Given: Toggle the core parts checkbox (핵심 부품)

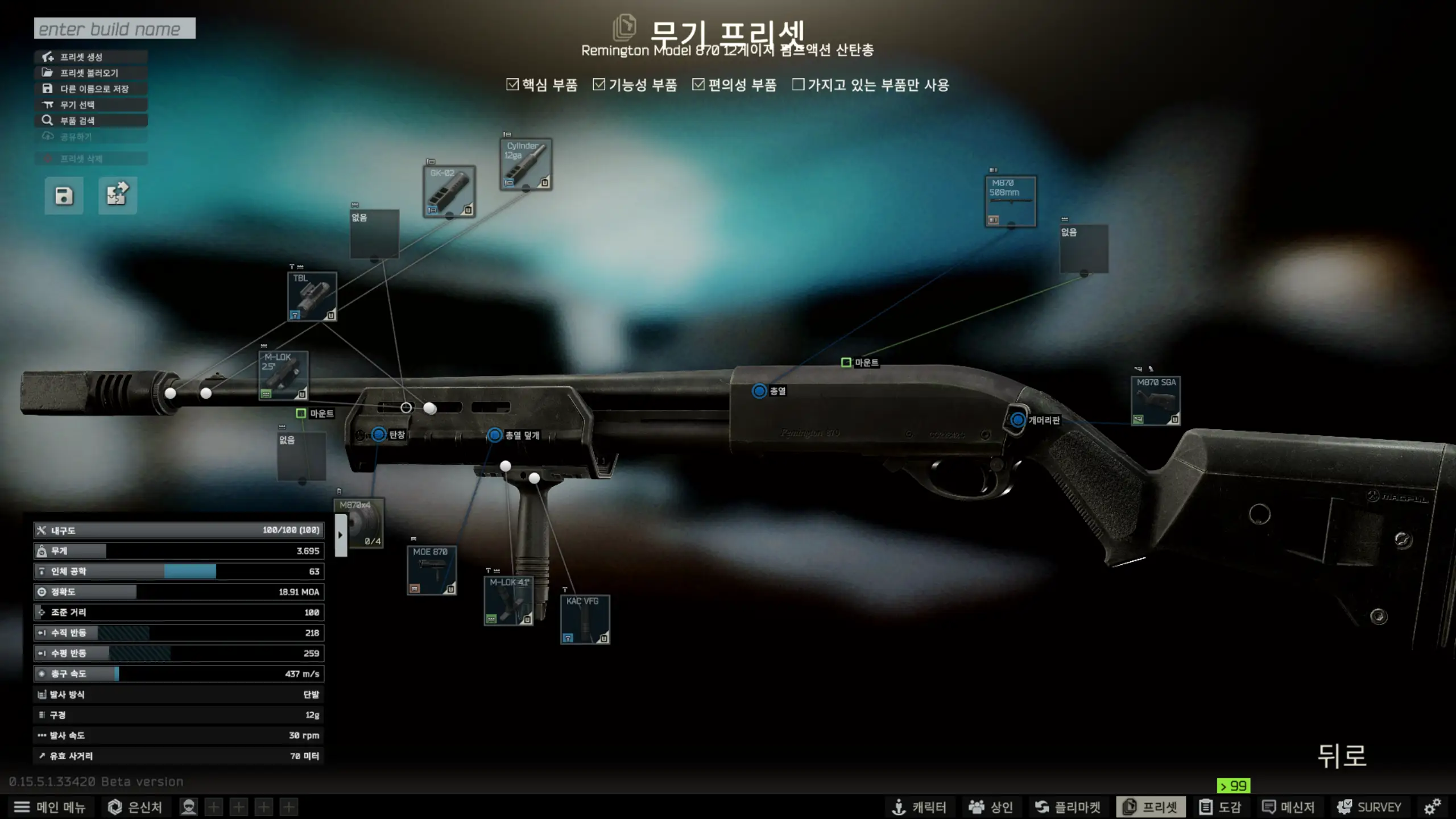Looking at the screenshot, I should pos(512,85).
